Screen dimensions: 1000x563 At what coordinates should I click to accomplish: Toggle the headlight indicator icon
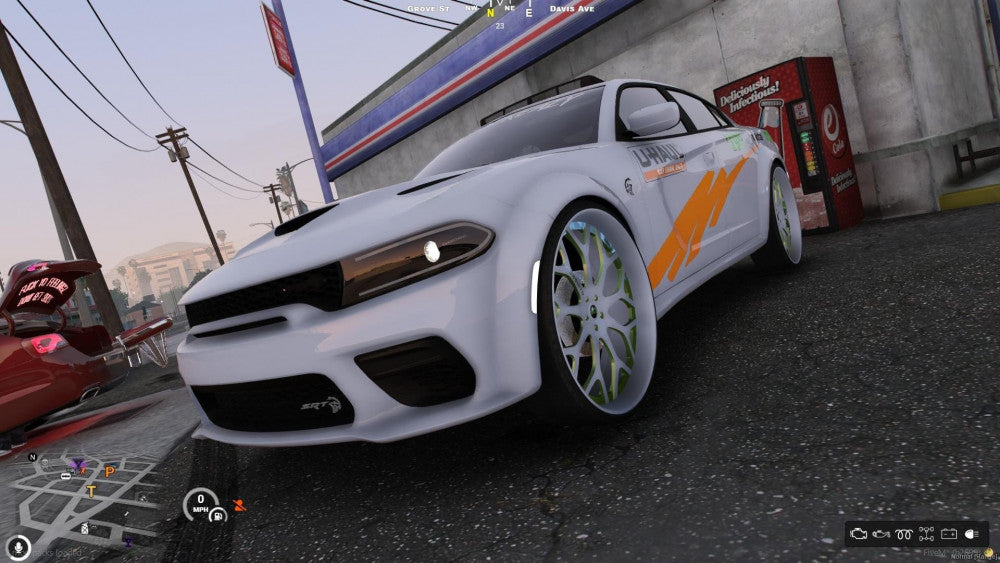(972, 534)
